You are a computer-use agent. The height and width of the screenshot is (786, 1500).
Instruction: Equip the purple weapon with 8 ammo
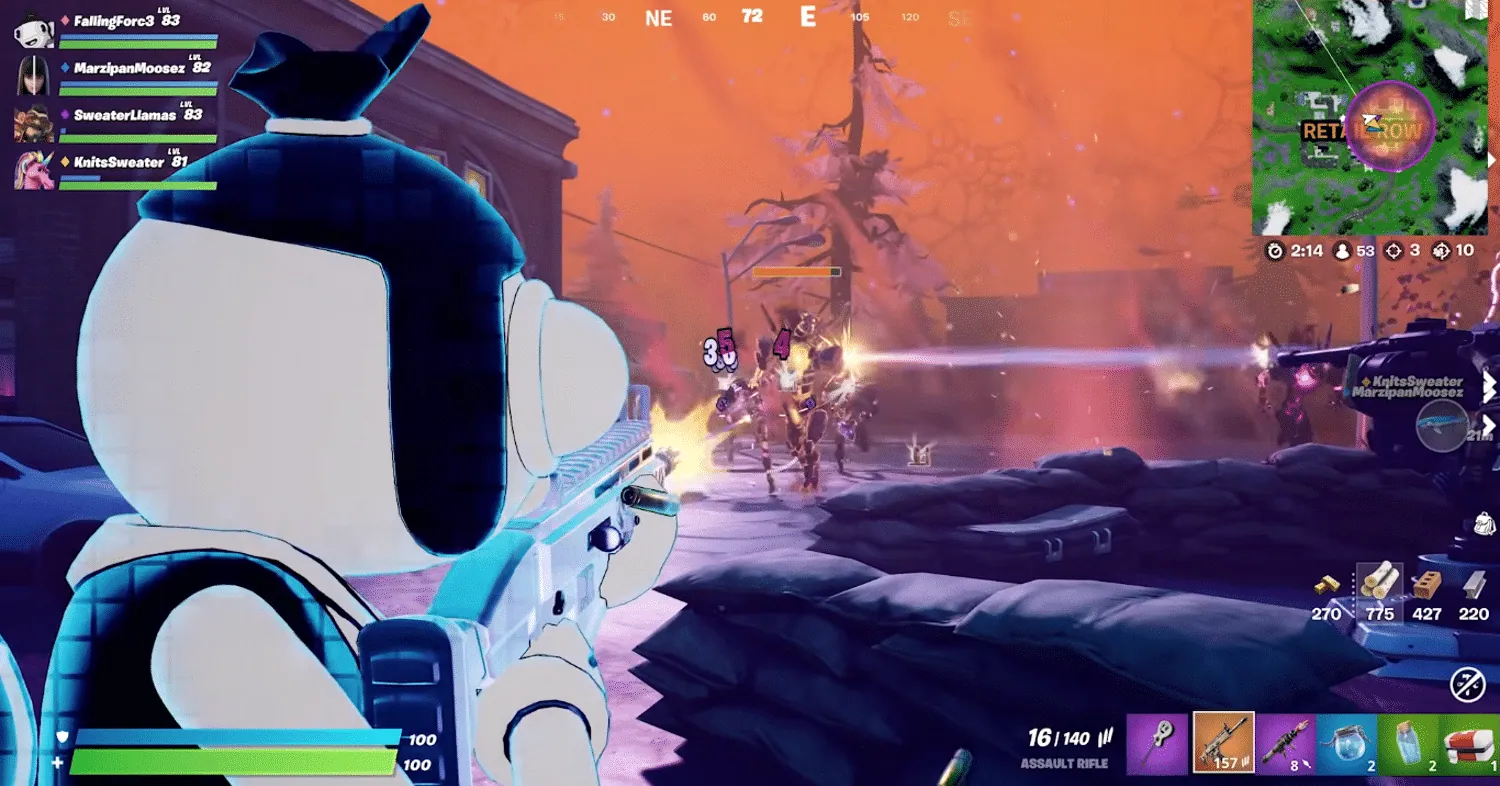click(x=1285, y=743)
